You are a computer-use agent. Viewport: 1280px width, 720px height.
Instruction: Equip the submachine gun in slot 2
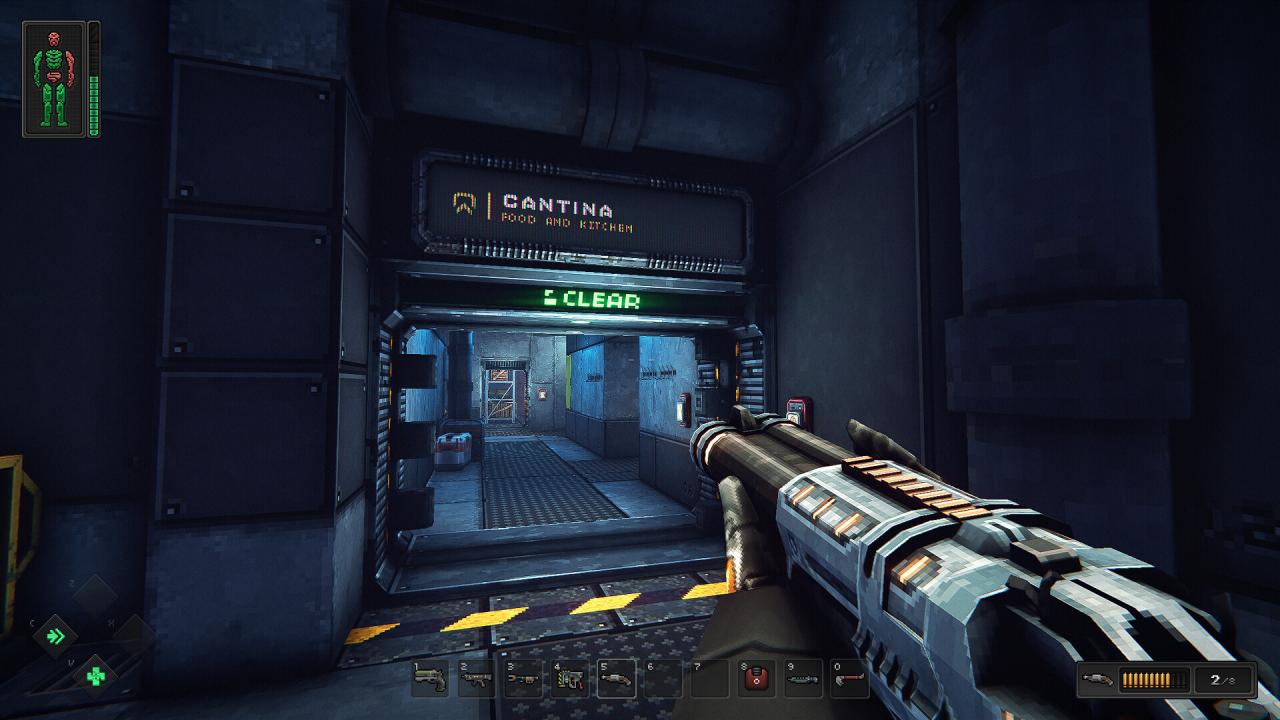[x=477, y=679]
